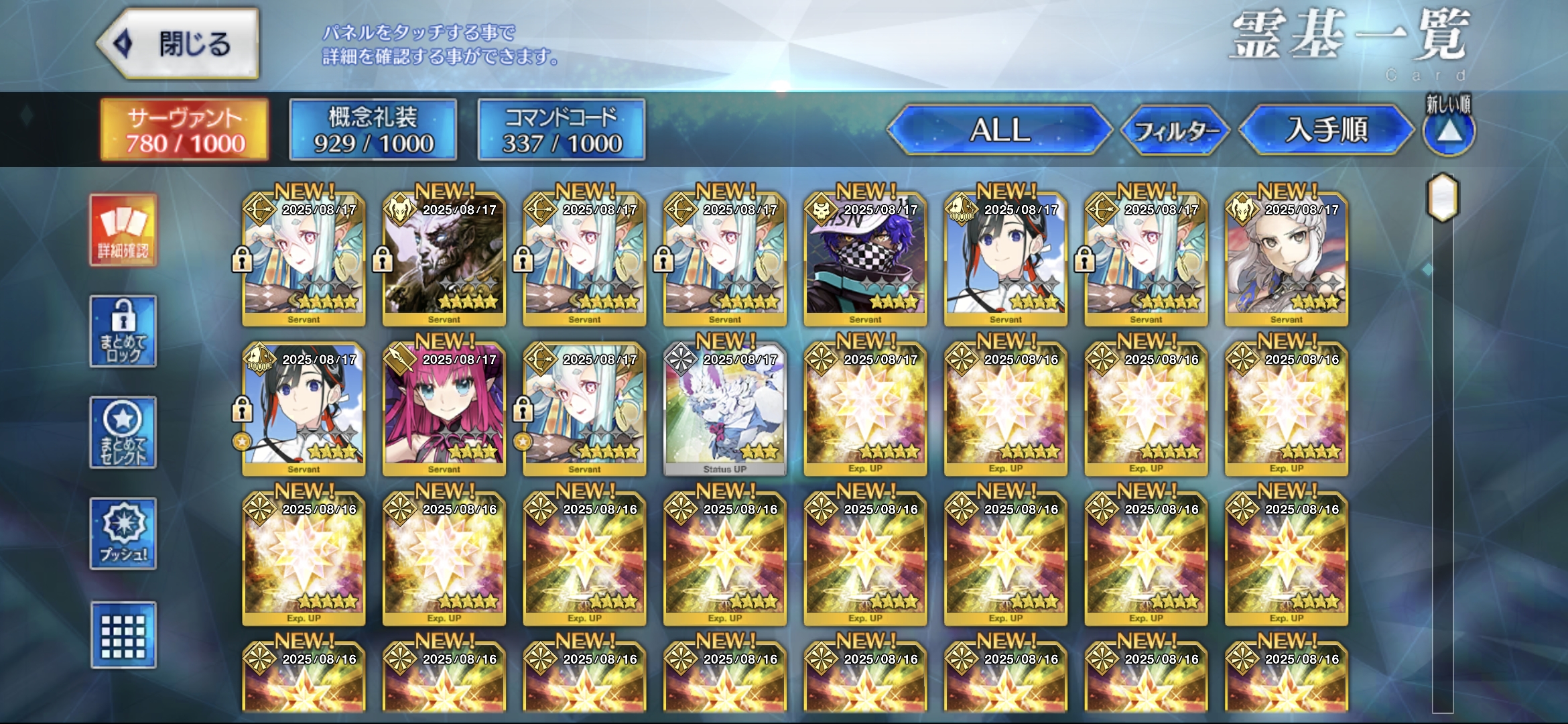The image size is (1568, 724).
Task: Open the 概念礼装 tab
Action: (373, 130)
